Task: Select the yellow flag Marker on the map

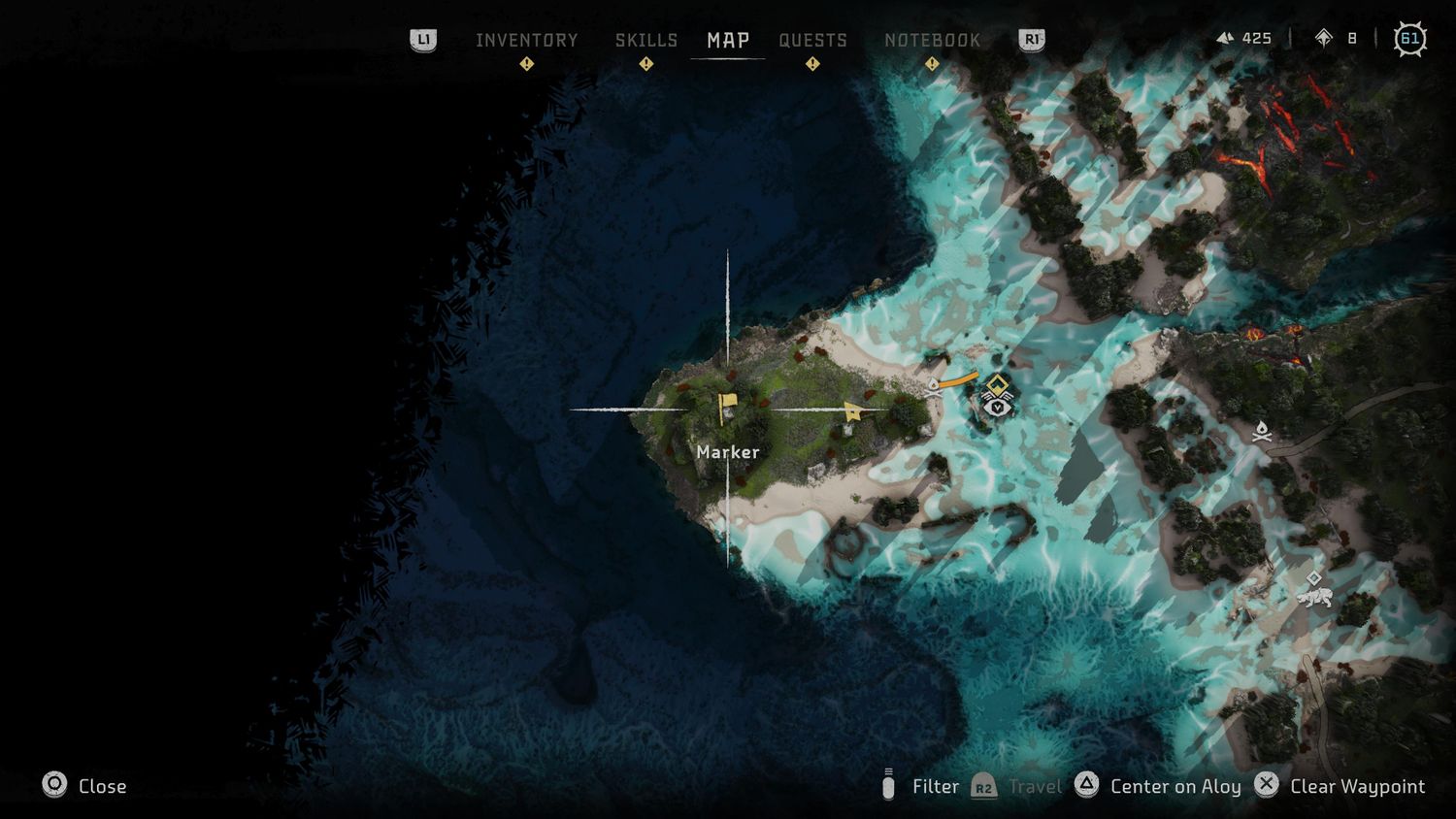Action: (727, 406)
